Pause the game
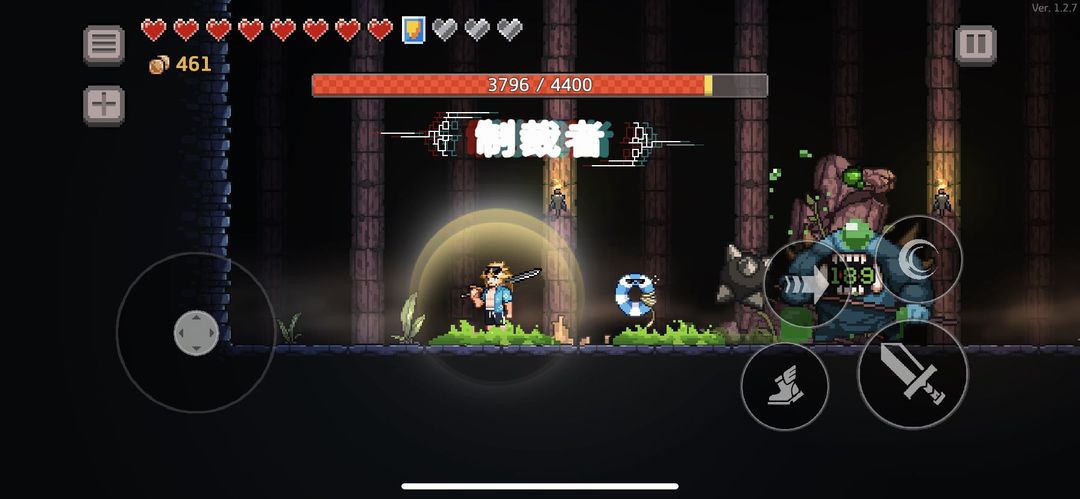Viewport: 1080px width, 499px height. 975,45
